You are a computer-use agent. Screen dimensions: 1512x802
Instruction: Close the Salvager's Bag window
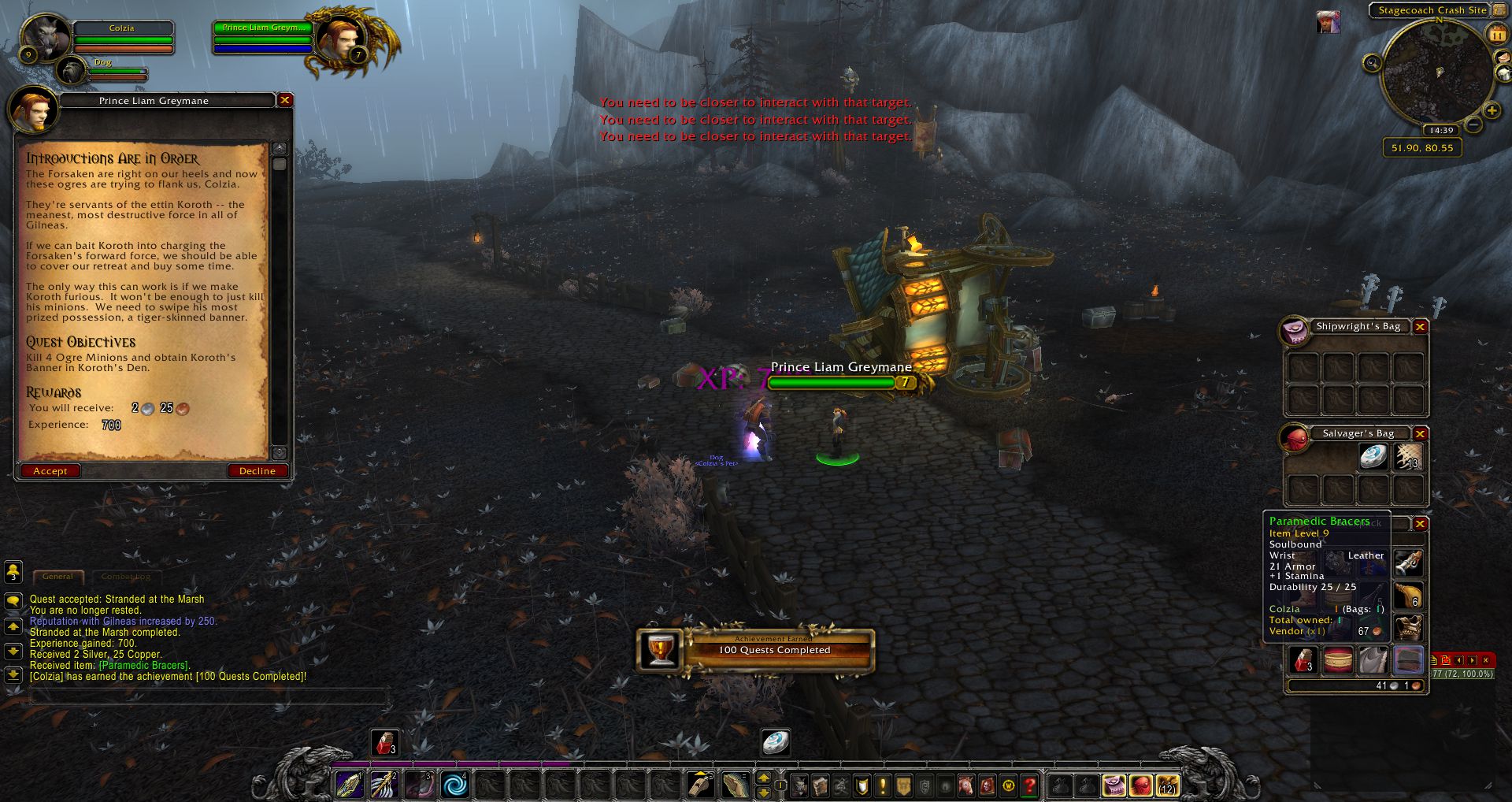click(x=1420, y=433)
